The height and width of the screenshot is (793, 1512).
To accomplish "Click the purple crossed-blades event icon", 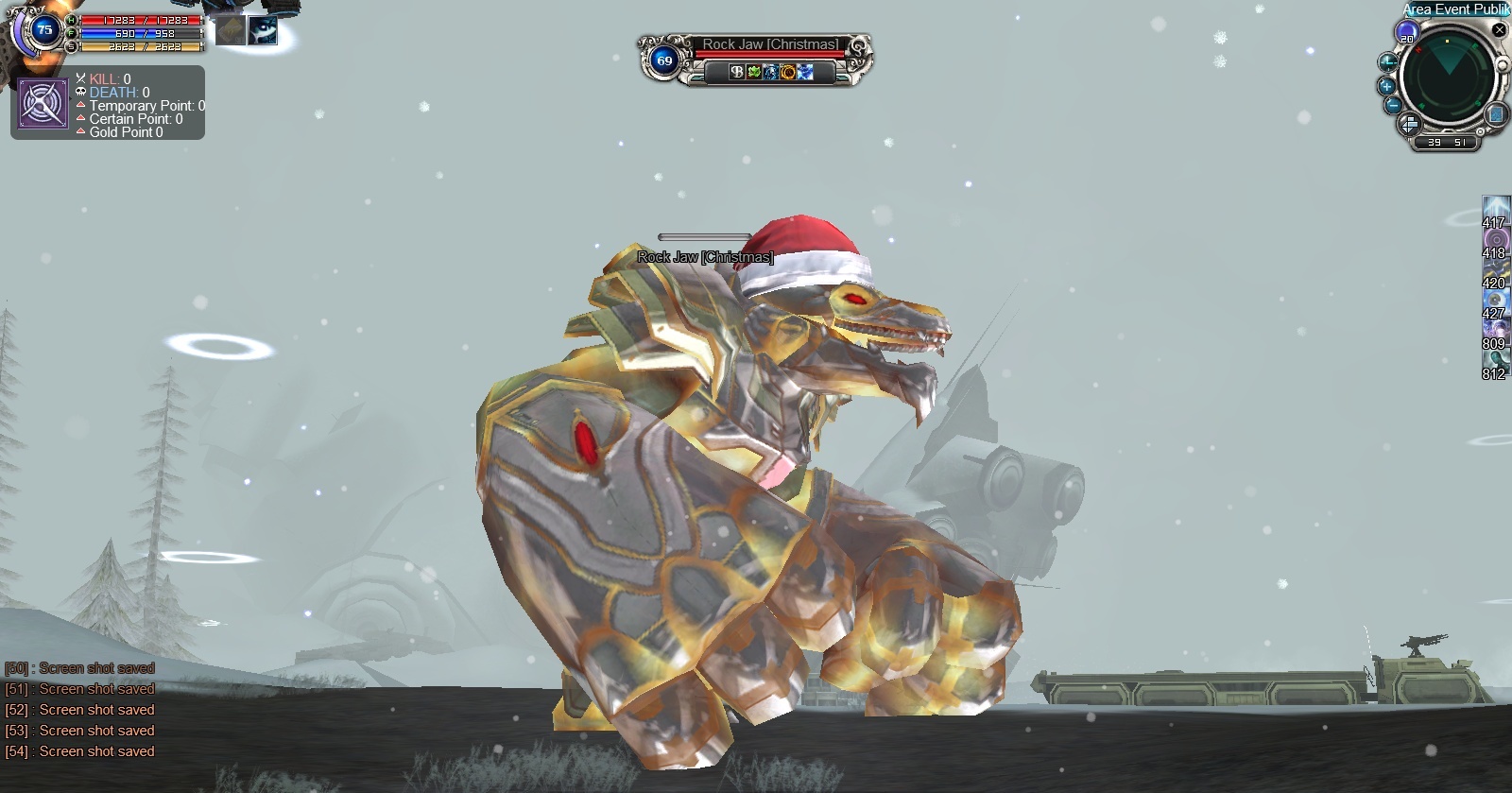I will [43, 104].
